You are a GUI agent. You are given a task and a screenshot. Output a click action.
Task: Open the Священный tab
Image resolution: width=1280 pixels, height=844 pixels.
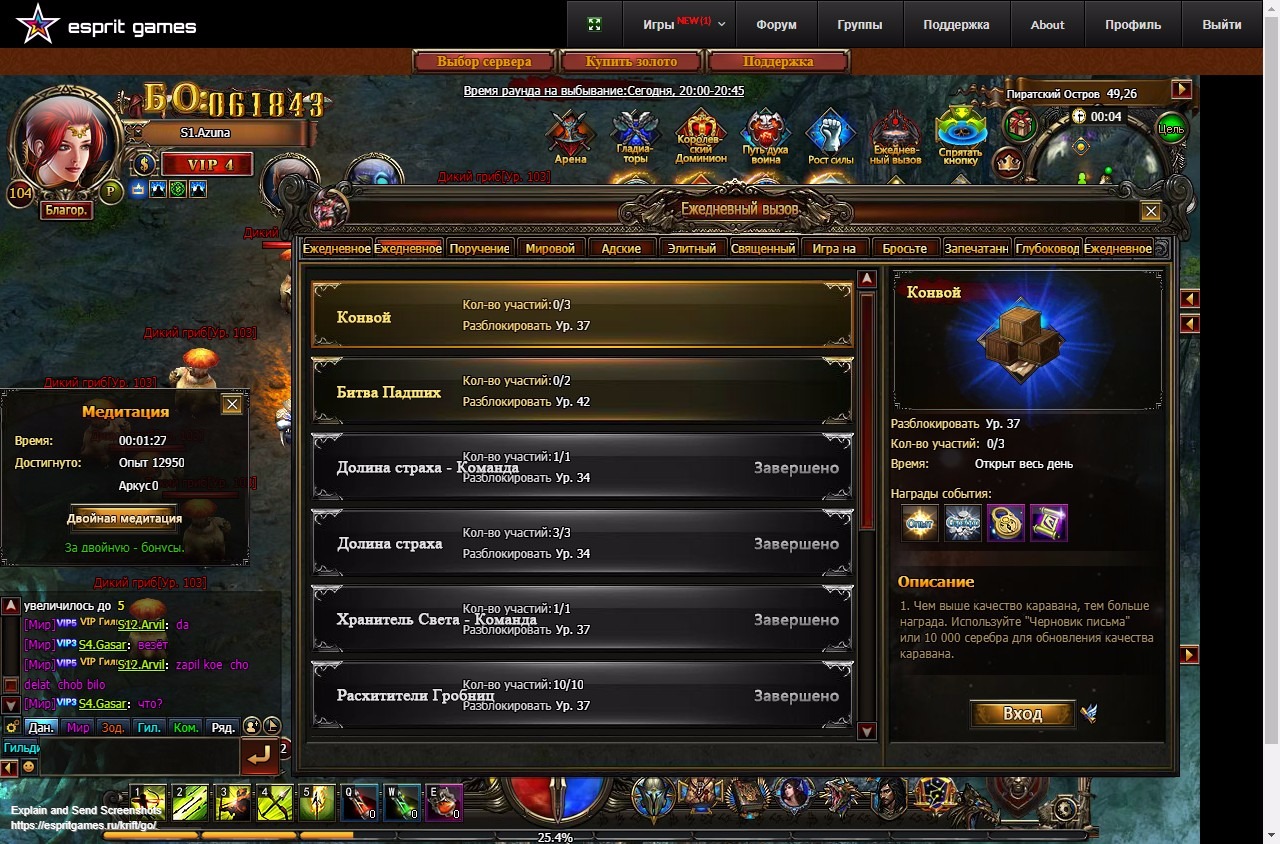[x=763, y=248]
